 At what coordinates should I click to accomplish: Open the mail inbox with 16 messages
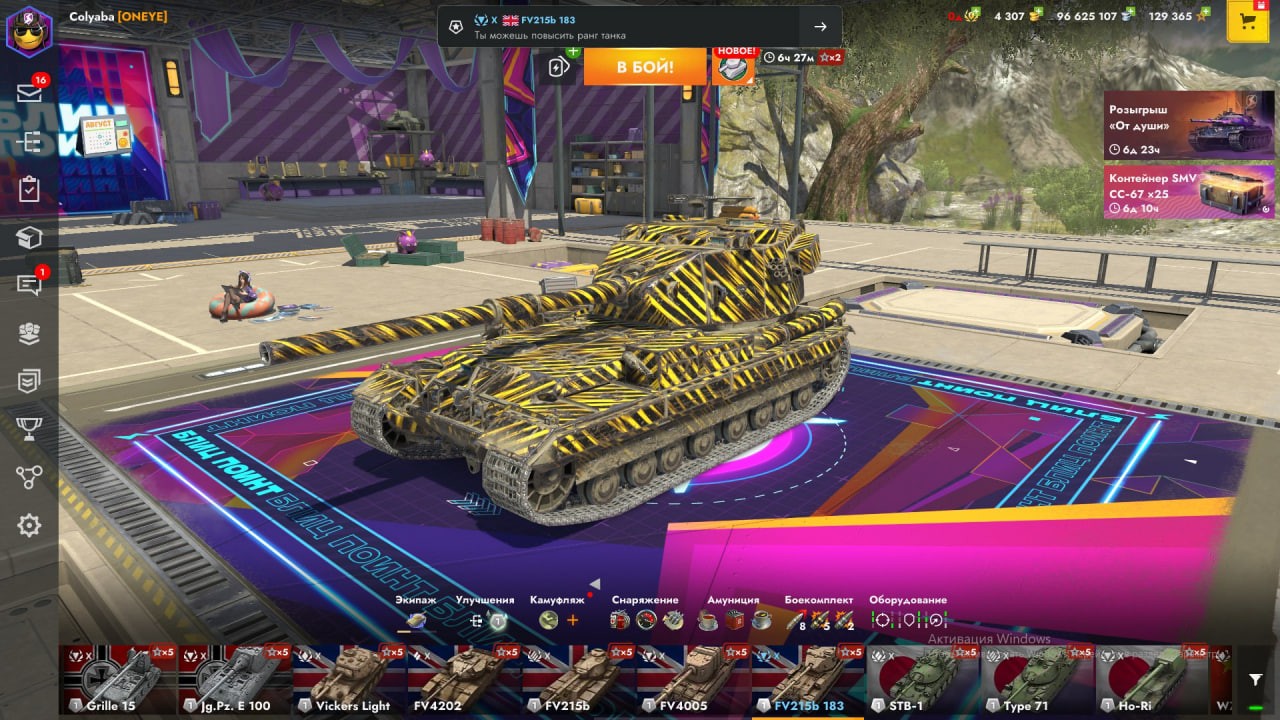[29, 93]
